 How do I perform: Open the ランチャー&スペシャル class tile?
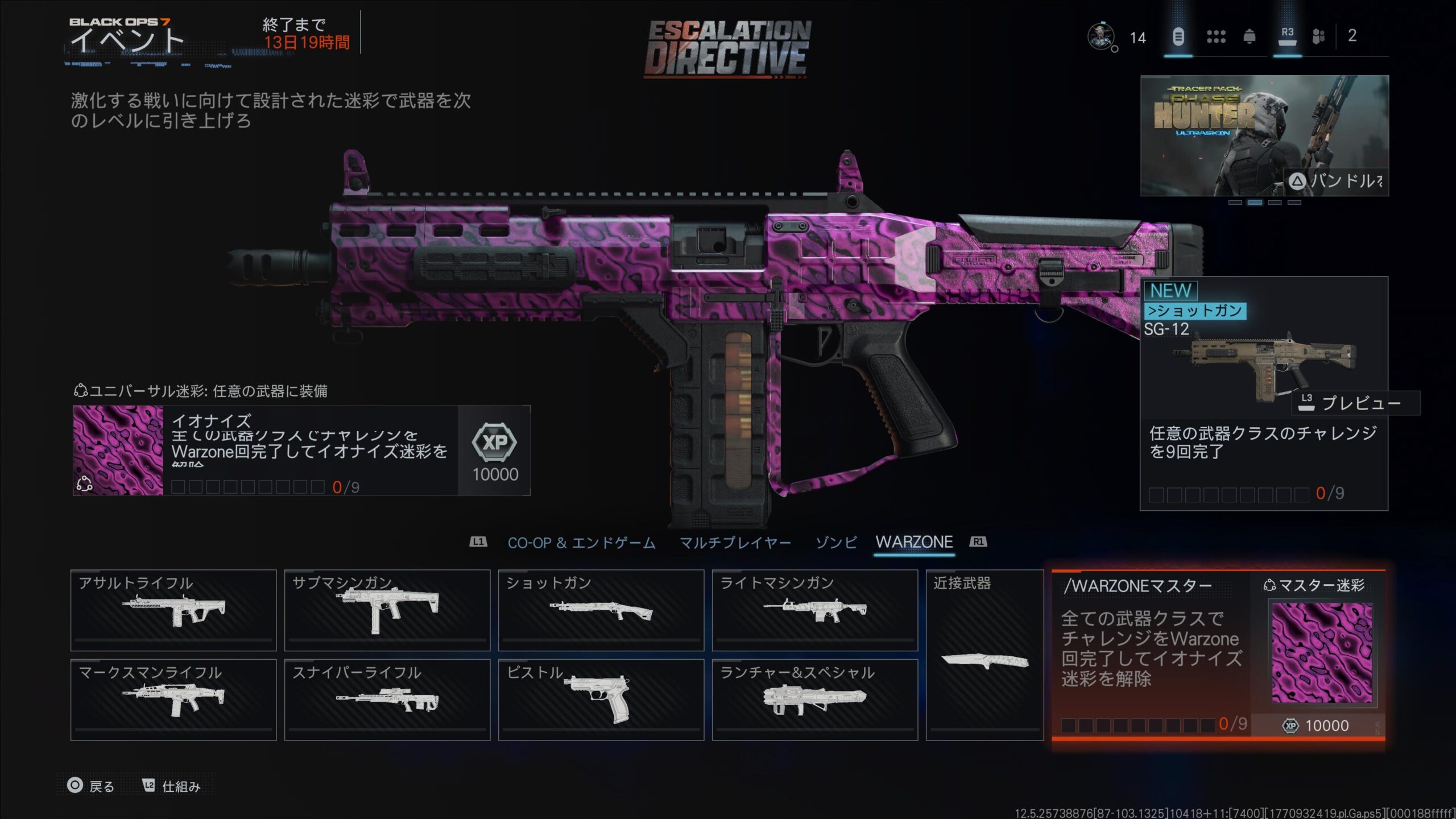pyautogui.click(x=814, y=700)
